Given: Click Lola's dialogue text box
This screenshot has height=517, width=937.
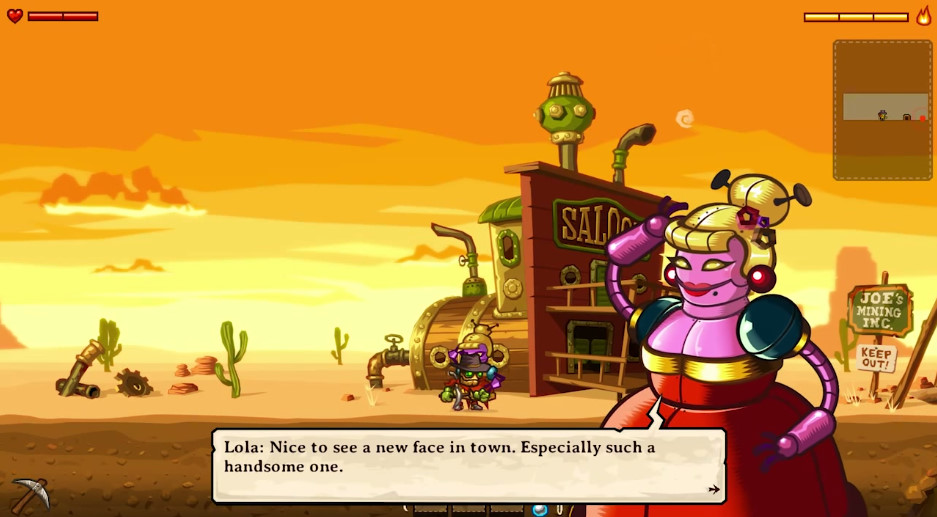Looking at the screenshot, I should point(468,465).
